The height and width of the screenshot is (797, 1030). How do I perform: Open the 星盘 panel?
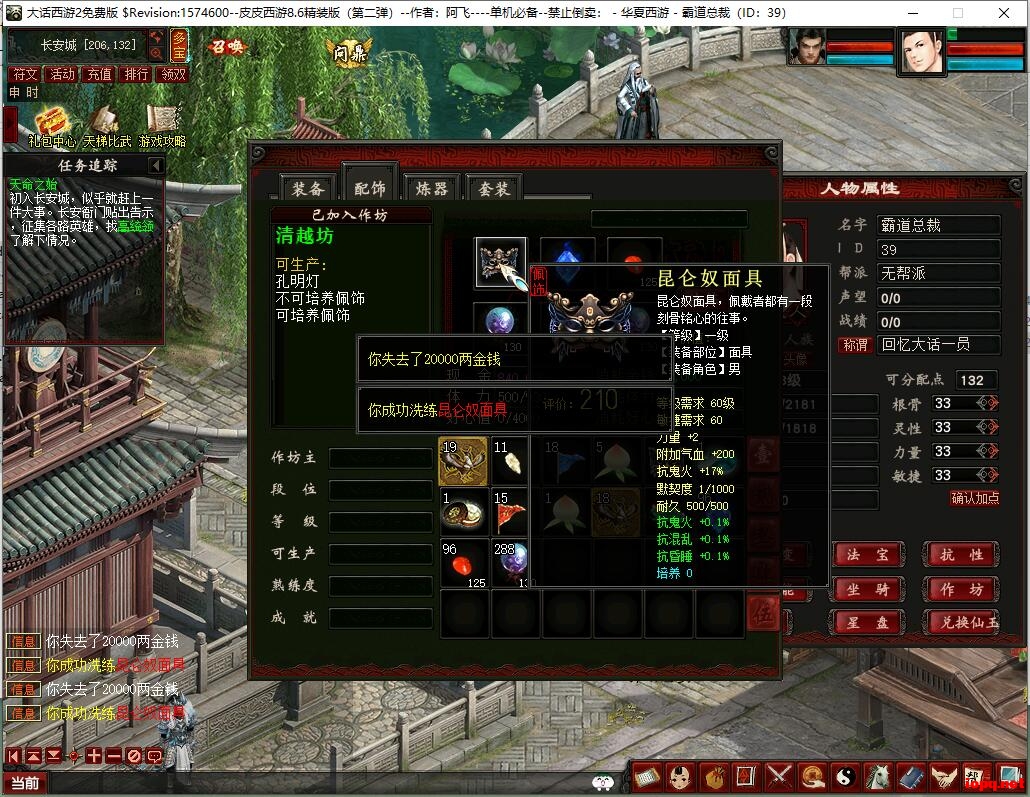pos(868,623)
